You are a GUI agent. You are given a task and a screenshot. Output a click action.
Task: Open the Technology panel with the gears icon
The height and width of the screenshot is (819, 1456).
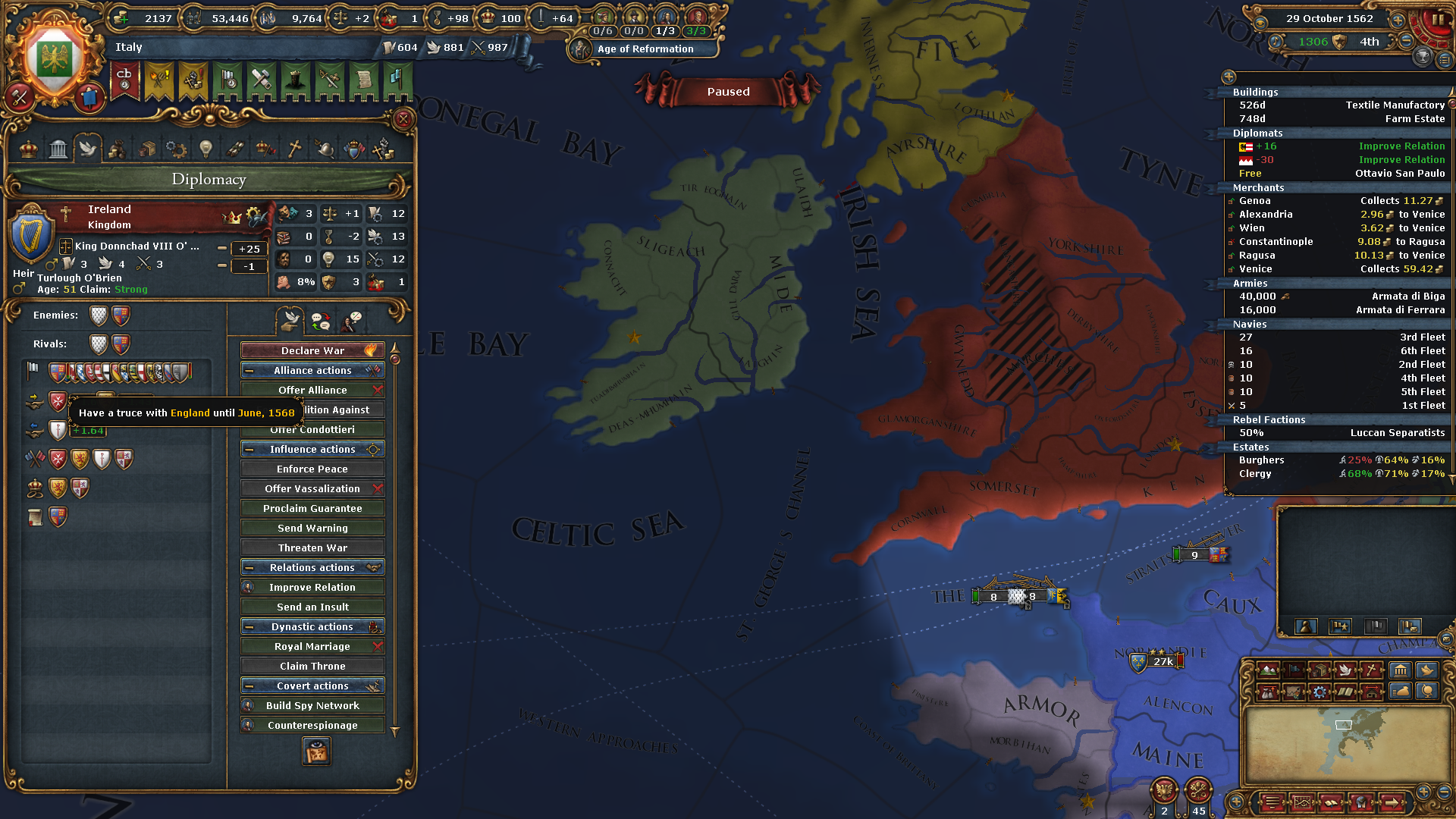[176, 148]
